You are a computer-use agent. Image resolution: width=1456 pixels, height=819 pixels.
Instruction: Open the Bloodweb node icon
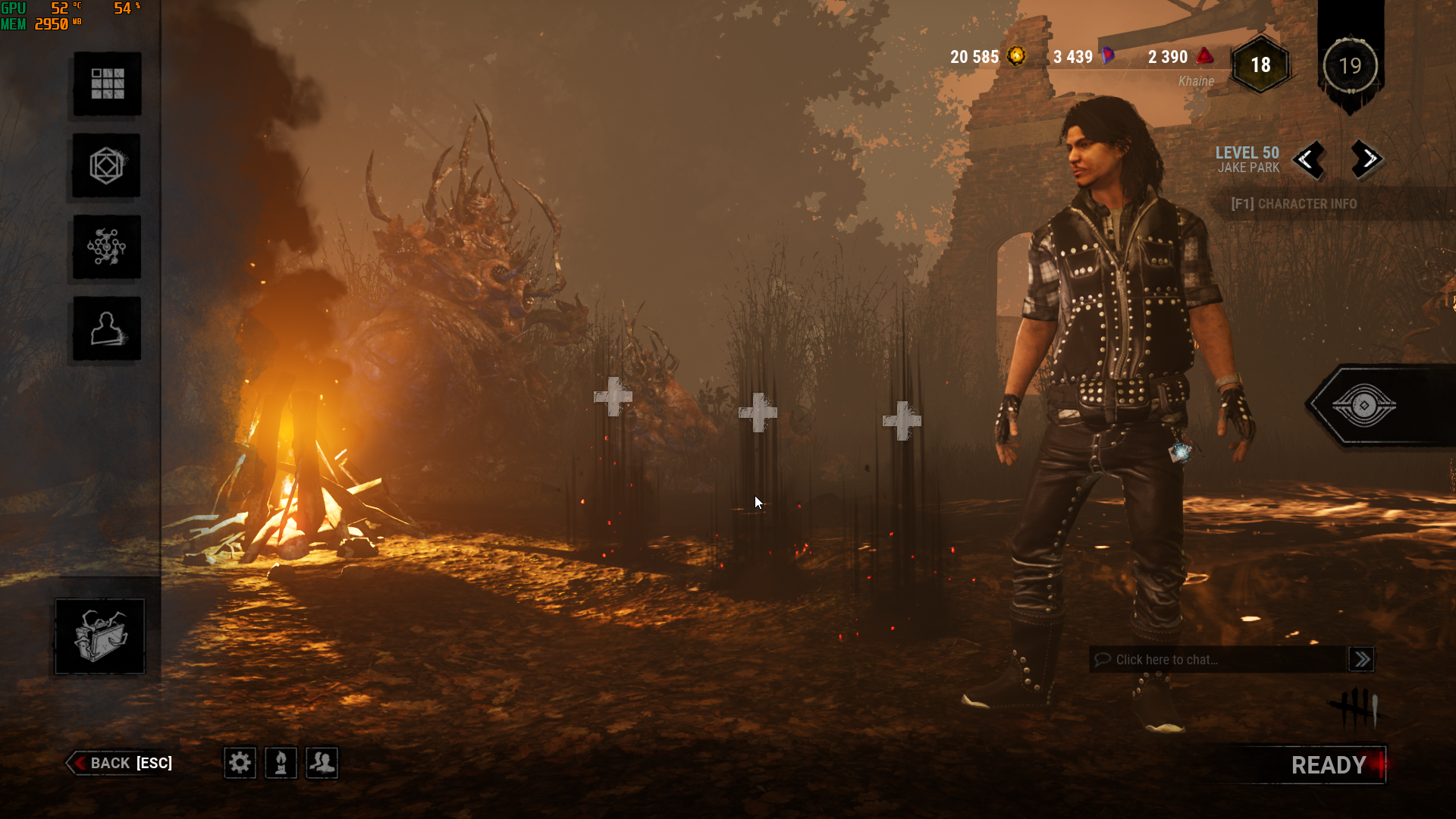107,247
